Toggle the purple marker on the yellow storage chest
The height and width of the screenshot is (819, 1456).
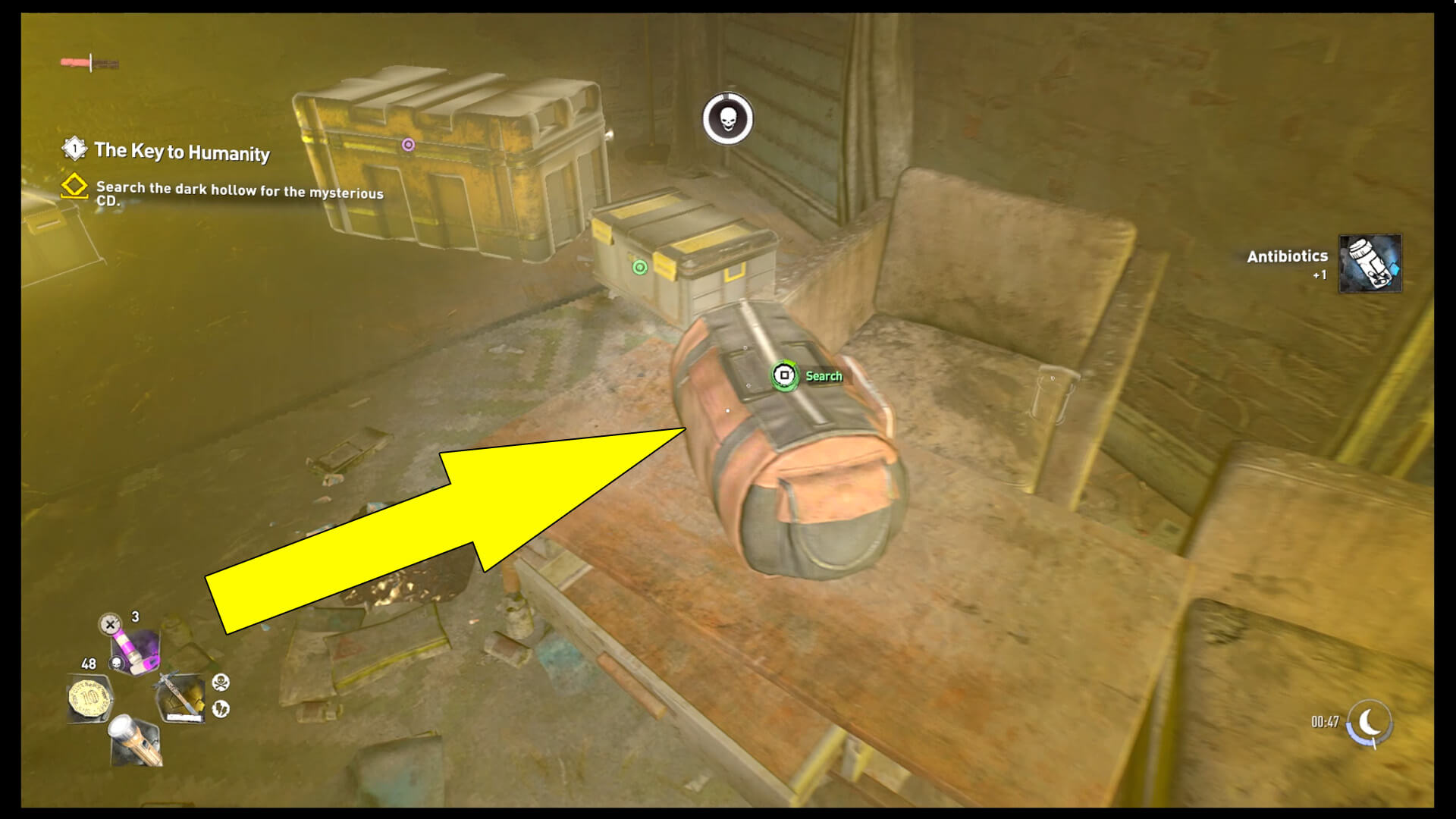409,143
